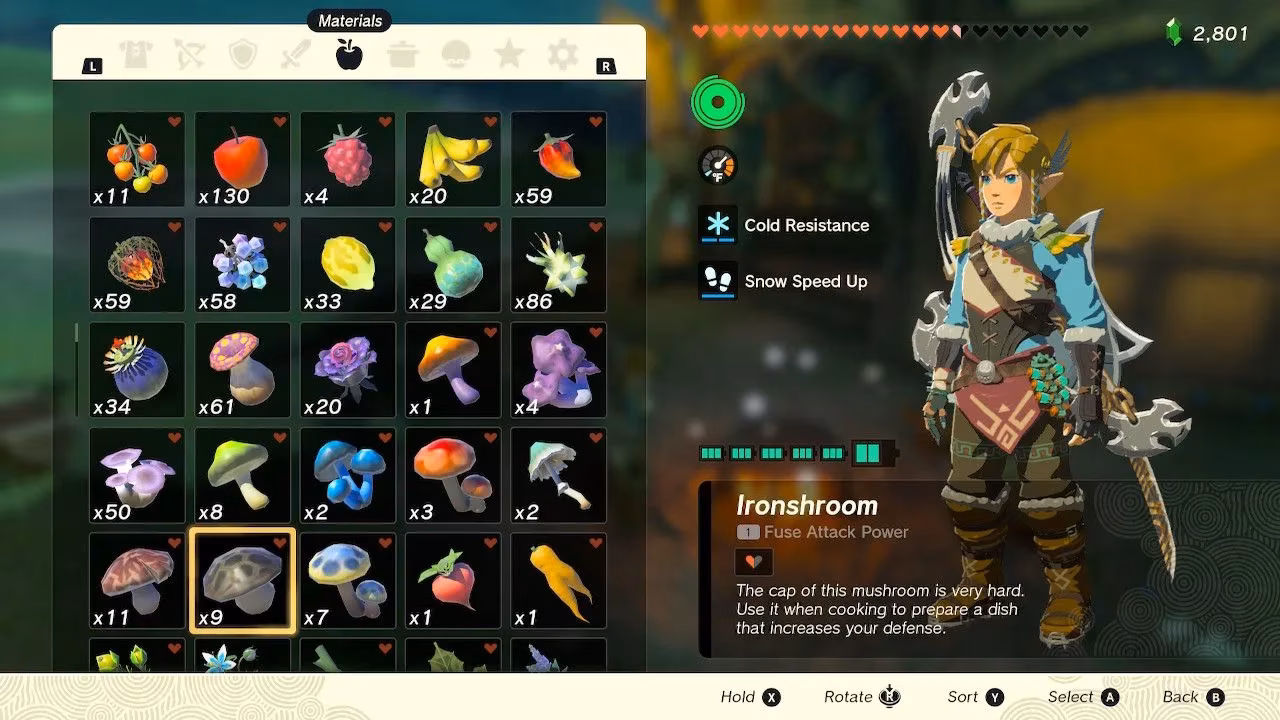
Task: Select the Ironshroom inventory slot
Action: pos(242,581)
